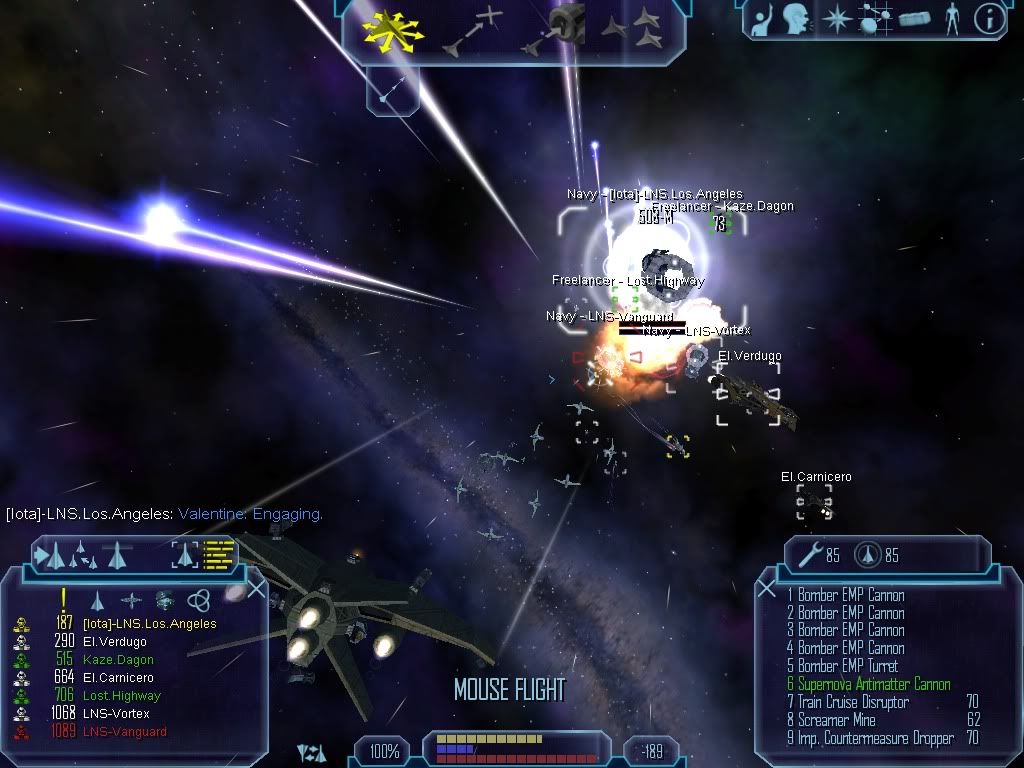Use the shield battery icon
Image resolution: width=1024 pixels, height=768 pixels.
click(x=868, y=556)
